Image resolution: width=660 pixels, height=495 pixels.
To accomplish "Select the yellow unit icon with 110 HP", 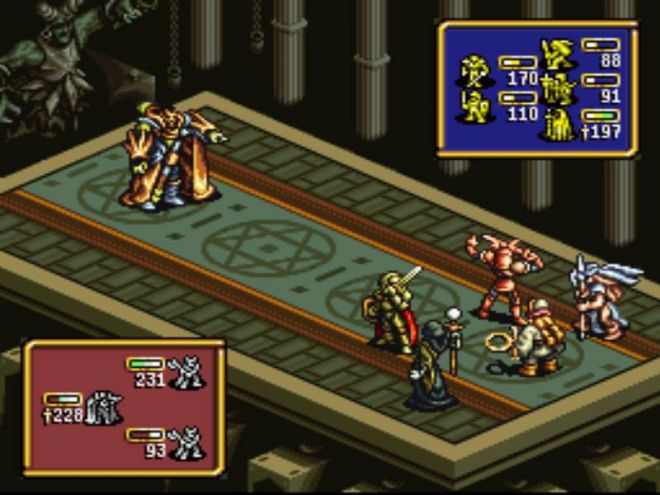I will point(473,106).
